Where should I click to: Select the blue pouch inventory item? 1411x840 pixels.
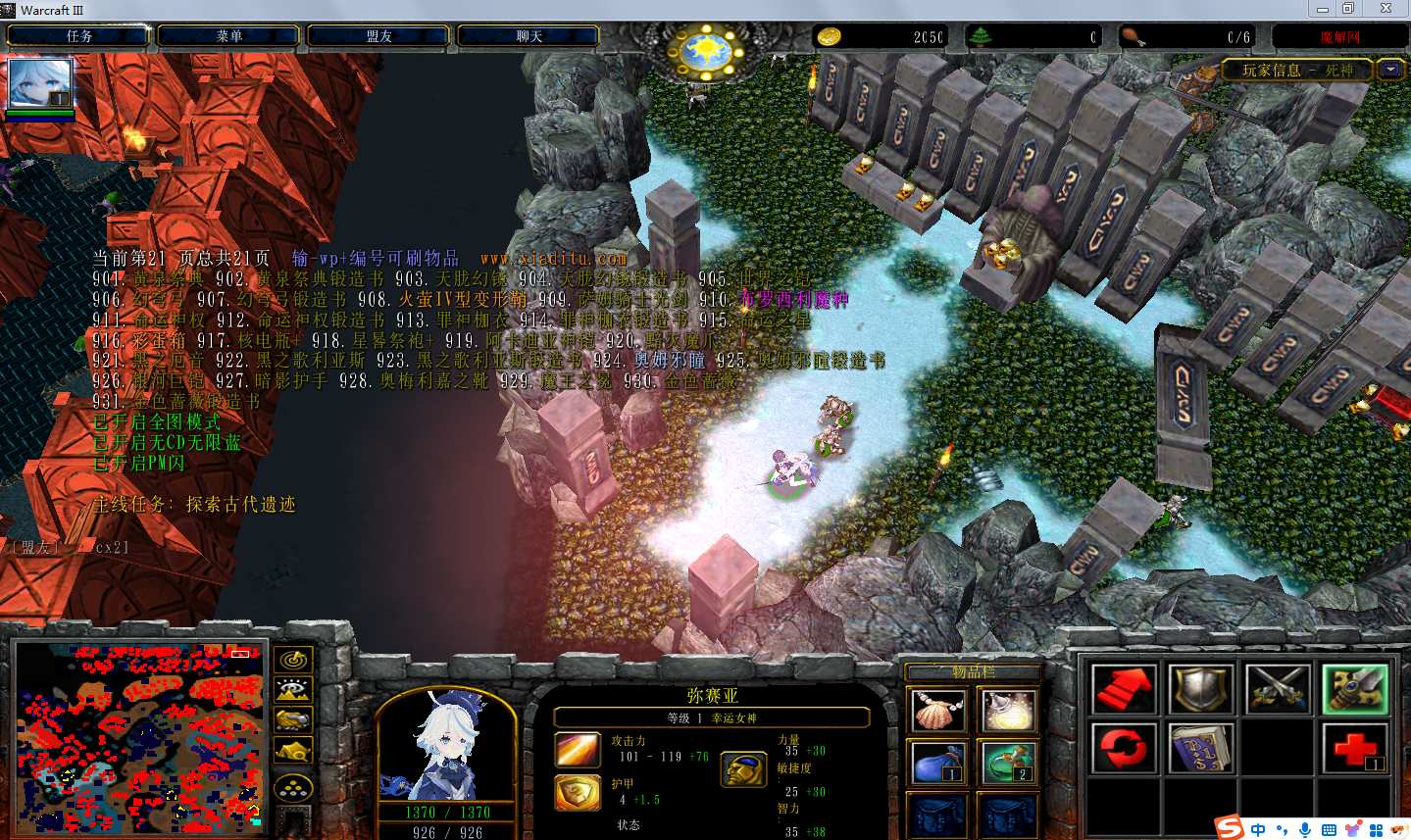[x=938, y=763]
